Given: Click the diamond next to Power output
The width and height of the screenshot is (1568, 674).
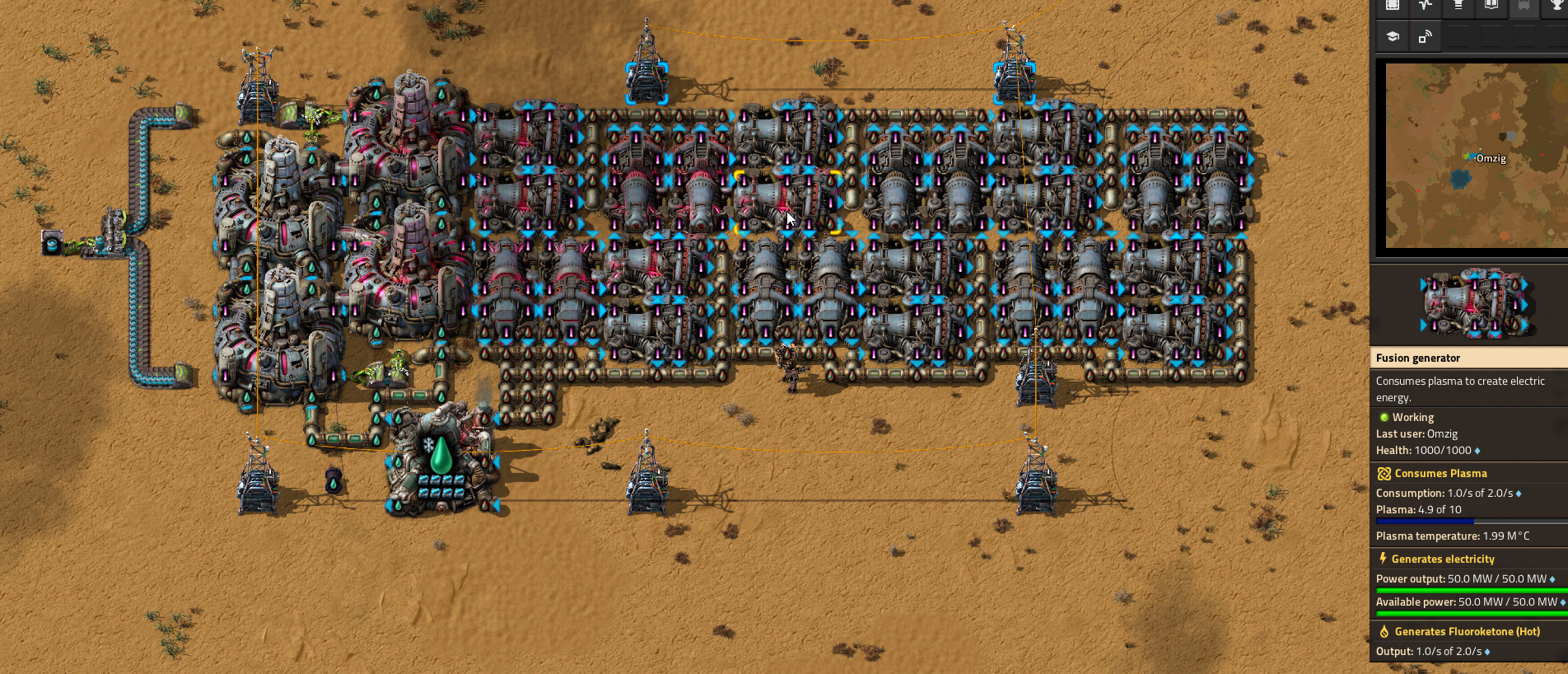Looking at the screenshot, I should pyautogui.click(x=1553, y=578).
